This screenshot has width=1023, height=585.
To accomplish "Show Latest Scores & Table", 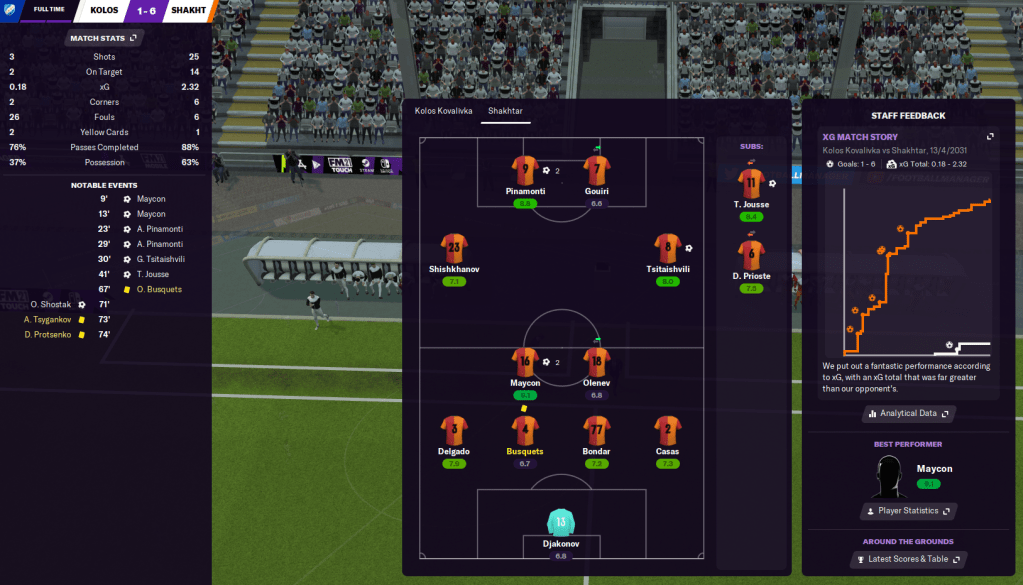I will pos(908,559).
